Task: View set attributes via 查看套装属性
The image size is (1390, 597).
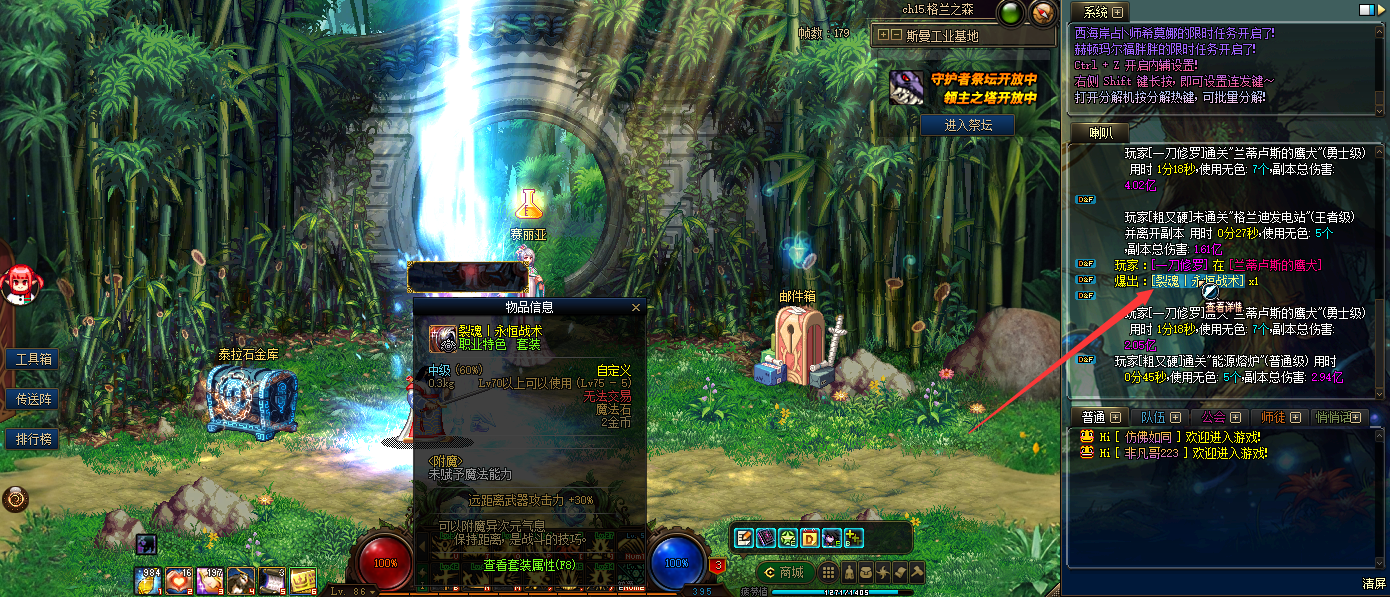Action: 529,565
